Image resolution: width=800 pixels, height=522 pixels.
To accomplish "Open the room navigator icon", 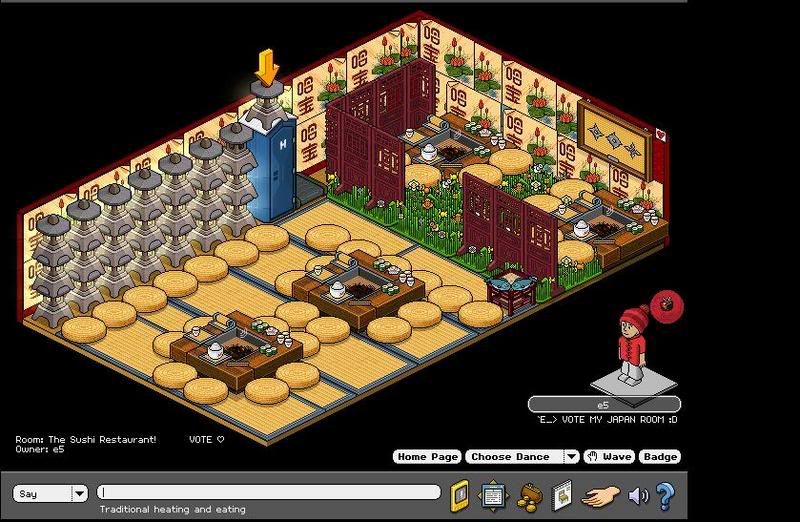I will pos(492,494).
